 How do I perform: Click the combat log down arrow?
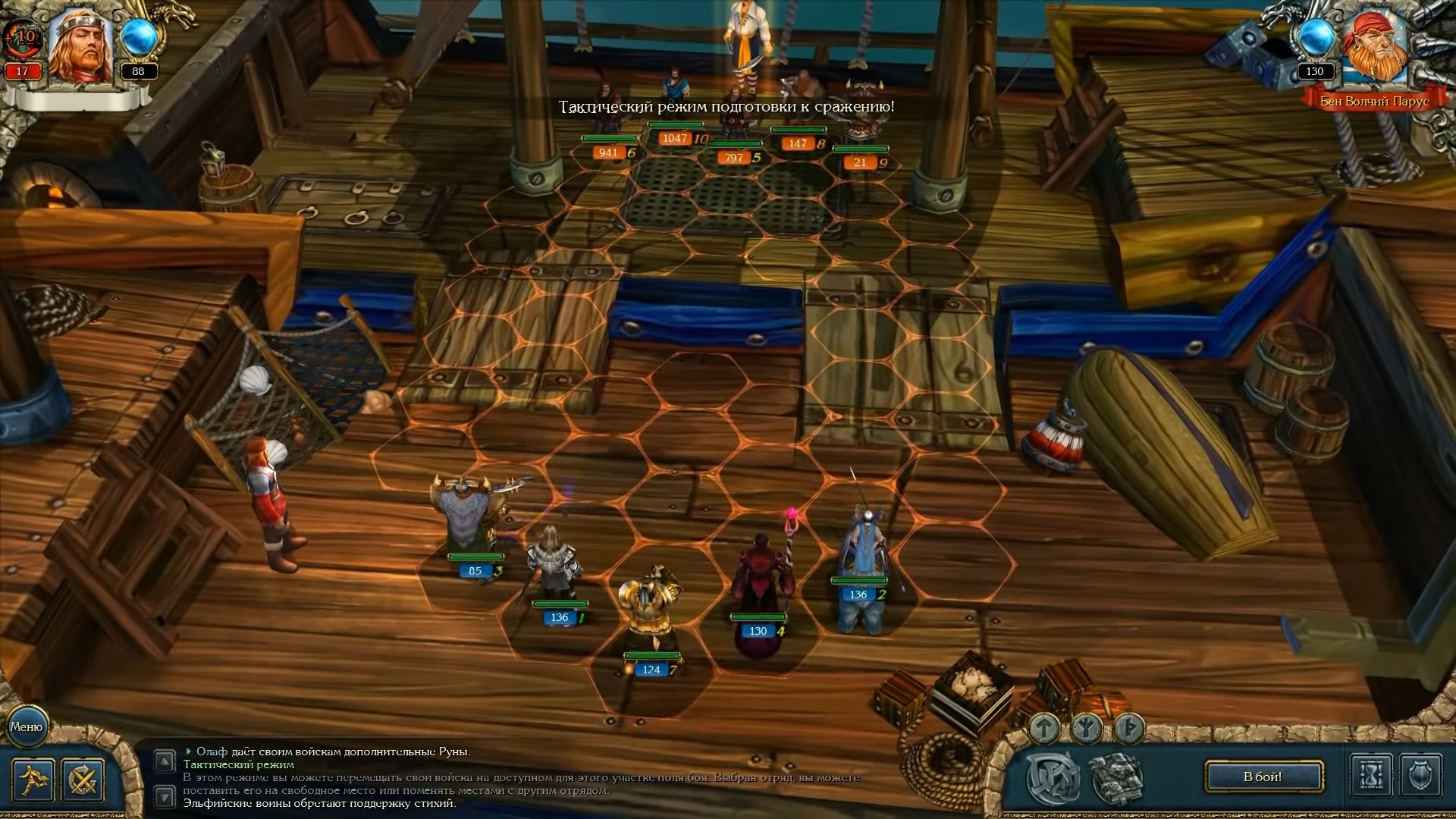[165, 796]
